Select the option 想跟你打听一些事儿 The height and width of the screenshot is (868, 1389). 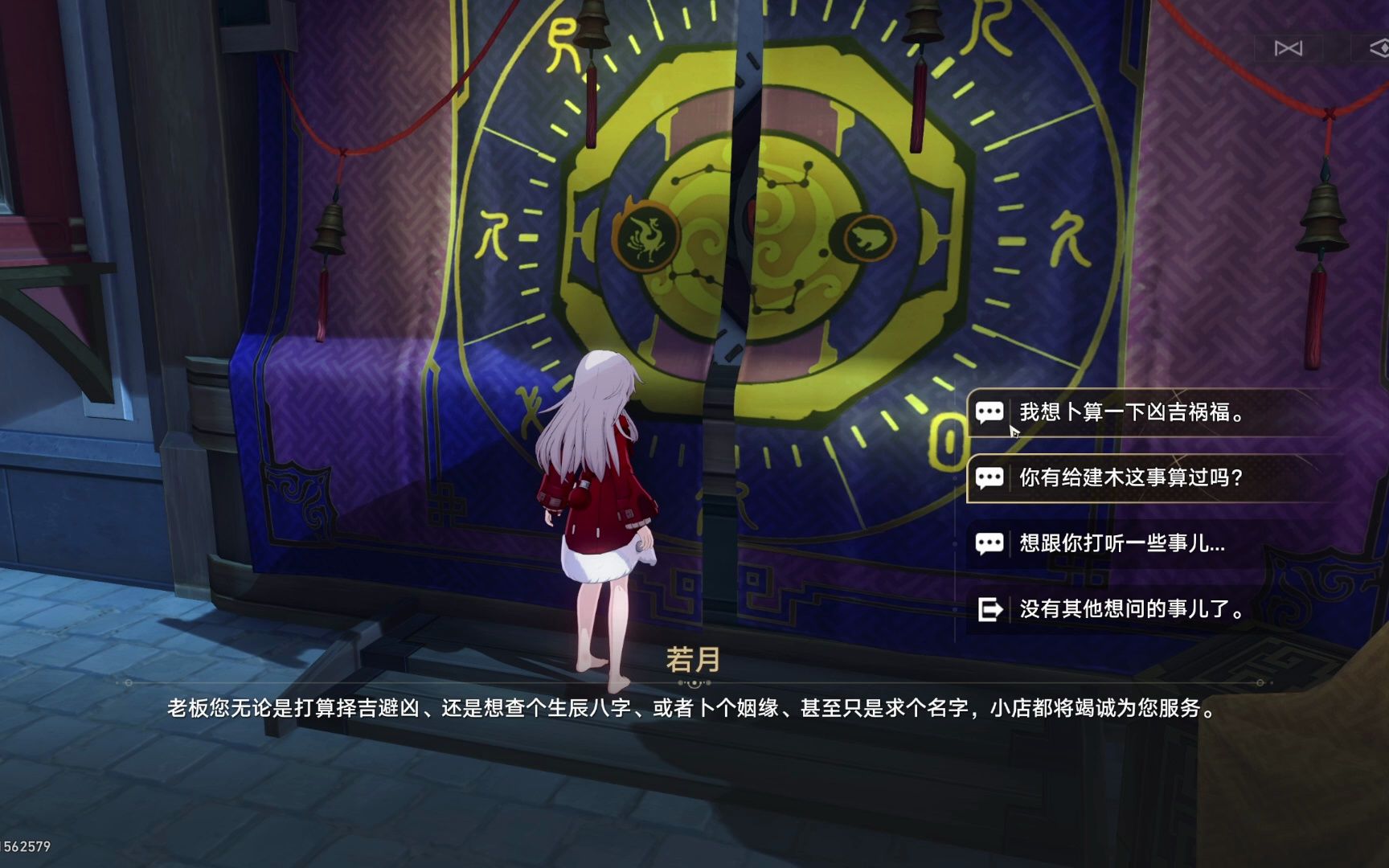[1117, 543]
